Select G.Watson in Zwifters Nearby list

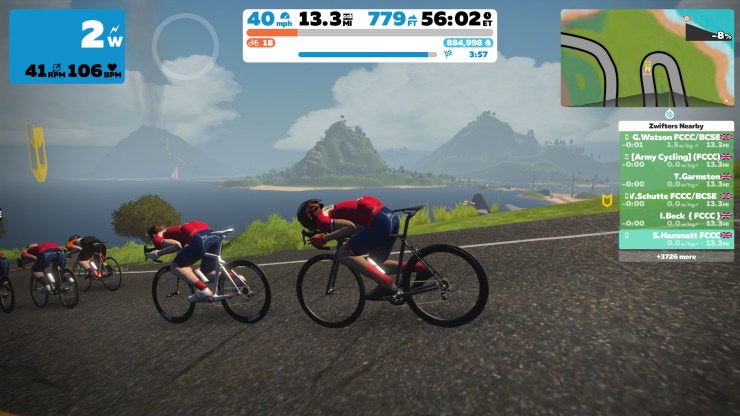coord(677,140)
